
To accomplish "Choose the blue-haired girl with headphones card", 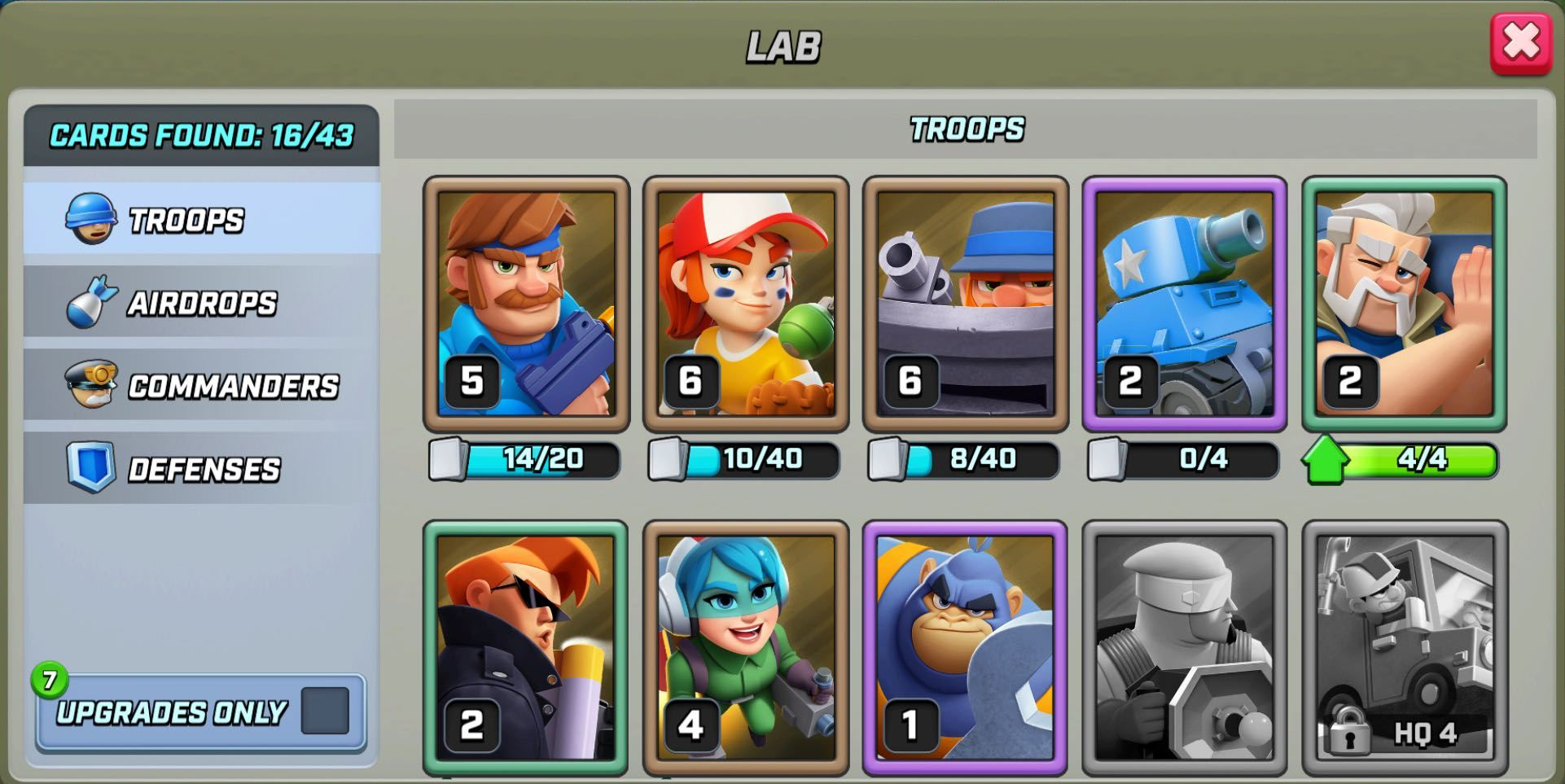I will [x=746, y=647].
